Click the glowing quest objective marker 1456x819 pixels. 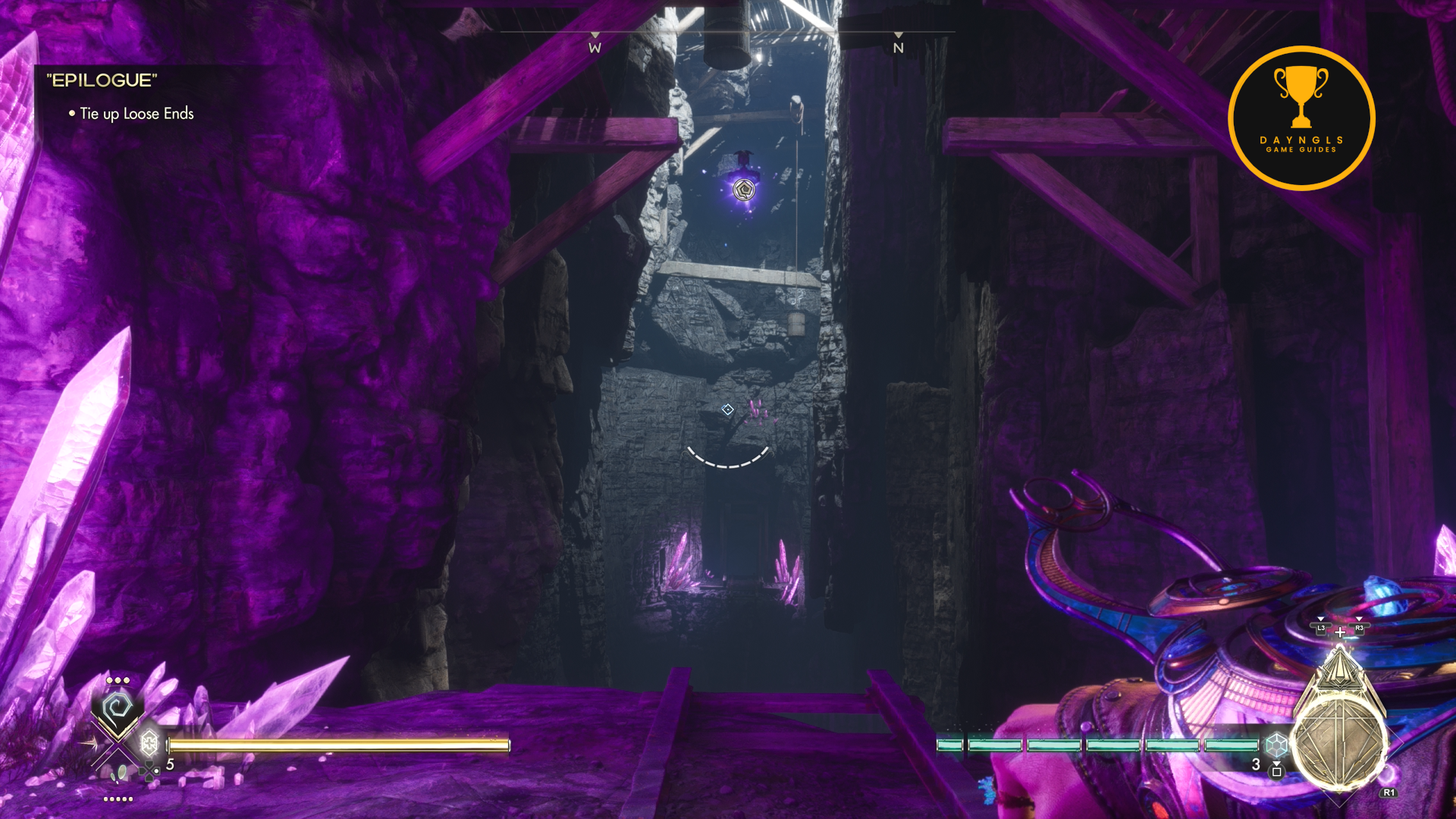point(745,189)
